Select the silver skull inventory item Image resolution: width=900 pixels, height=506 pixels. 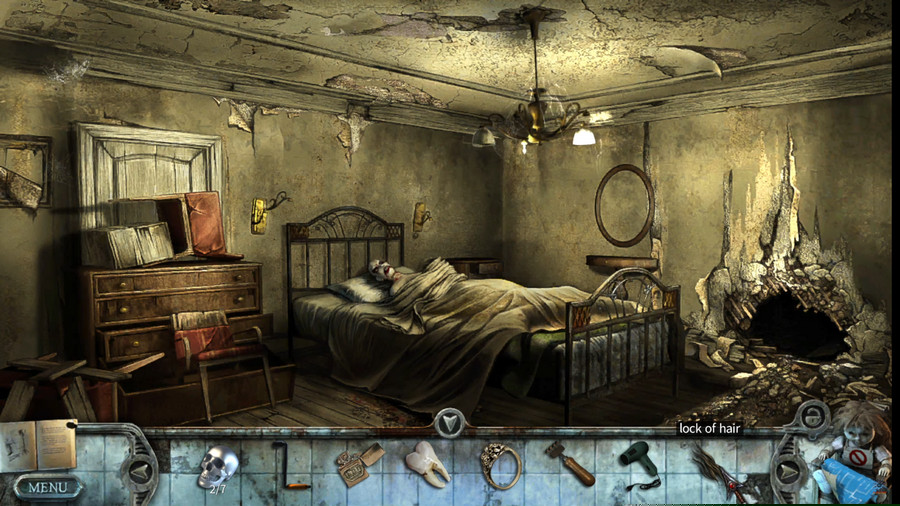pyautogui.click(x=217, y=466)
